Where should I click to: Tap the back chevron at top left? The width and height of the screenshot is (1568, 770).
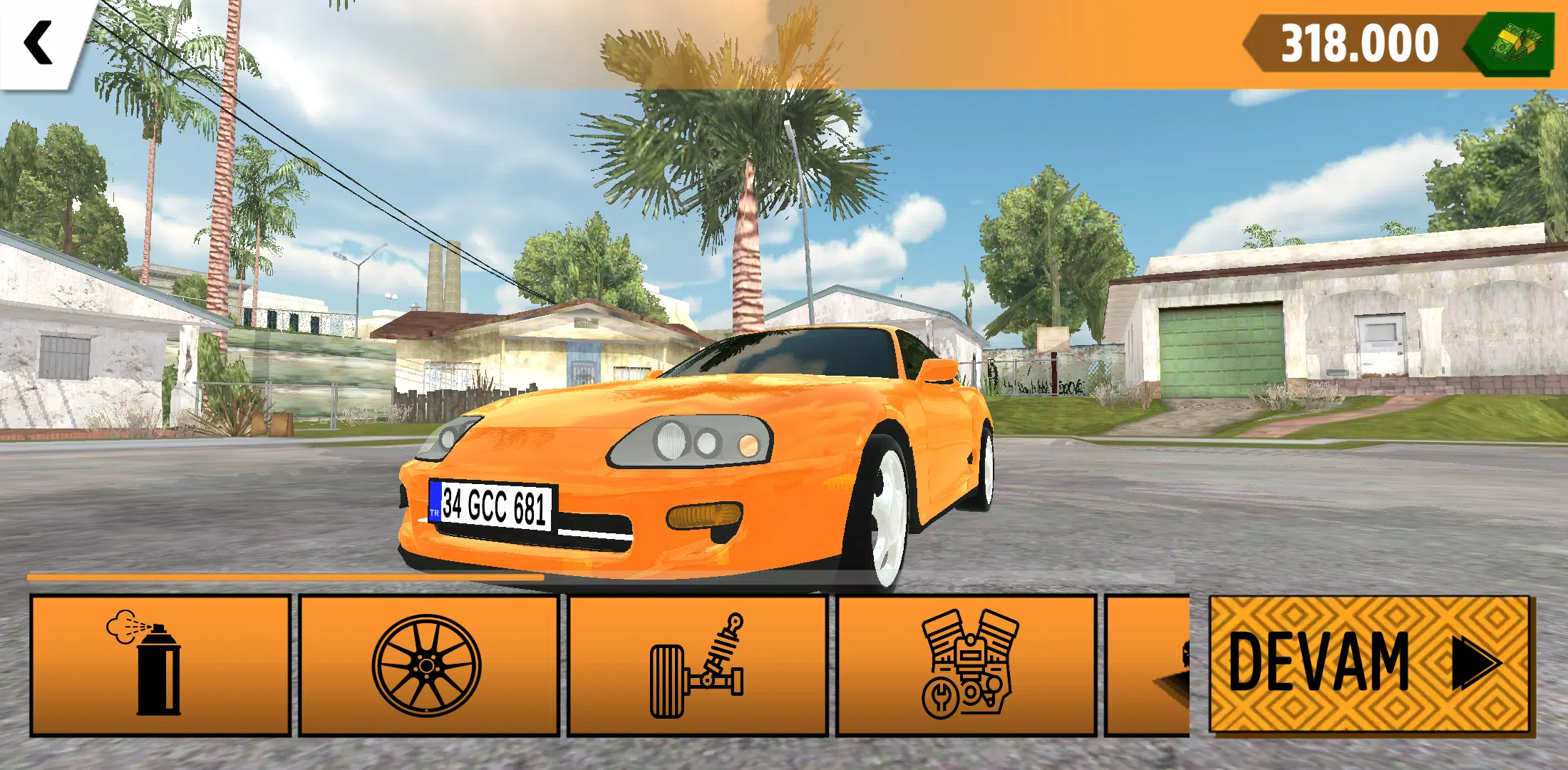39,41
